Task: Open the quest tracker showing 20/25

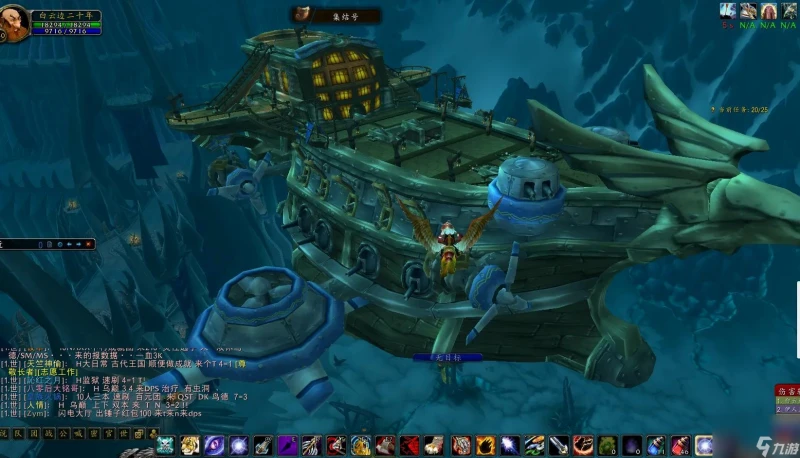Action: point(744,107)
